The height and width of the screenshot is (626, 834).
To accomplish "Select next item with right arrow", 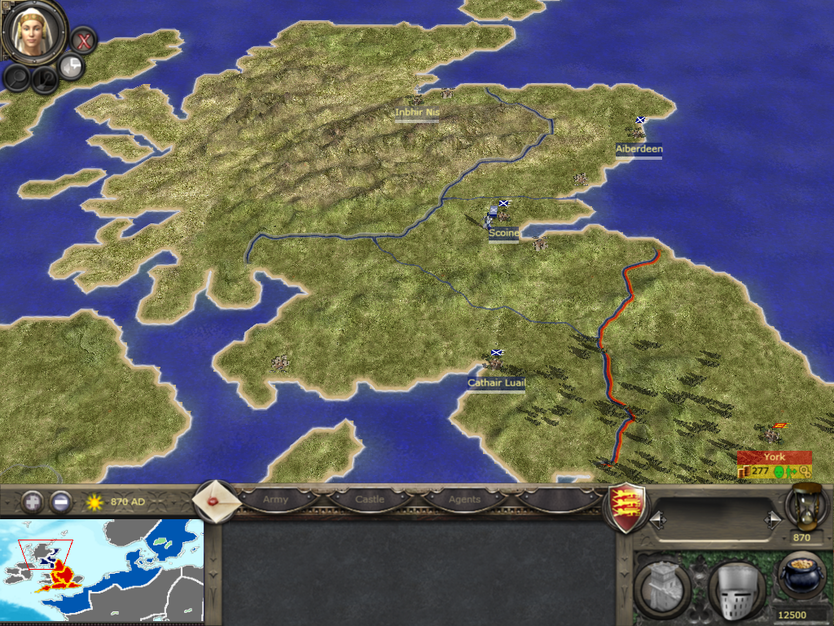I will click(x=772, y=519).
